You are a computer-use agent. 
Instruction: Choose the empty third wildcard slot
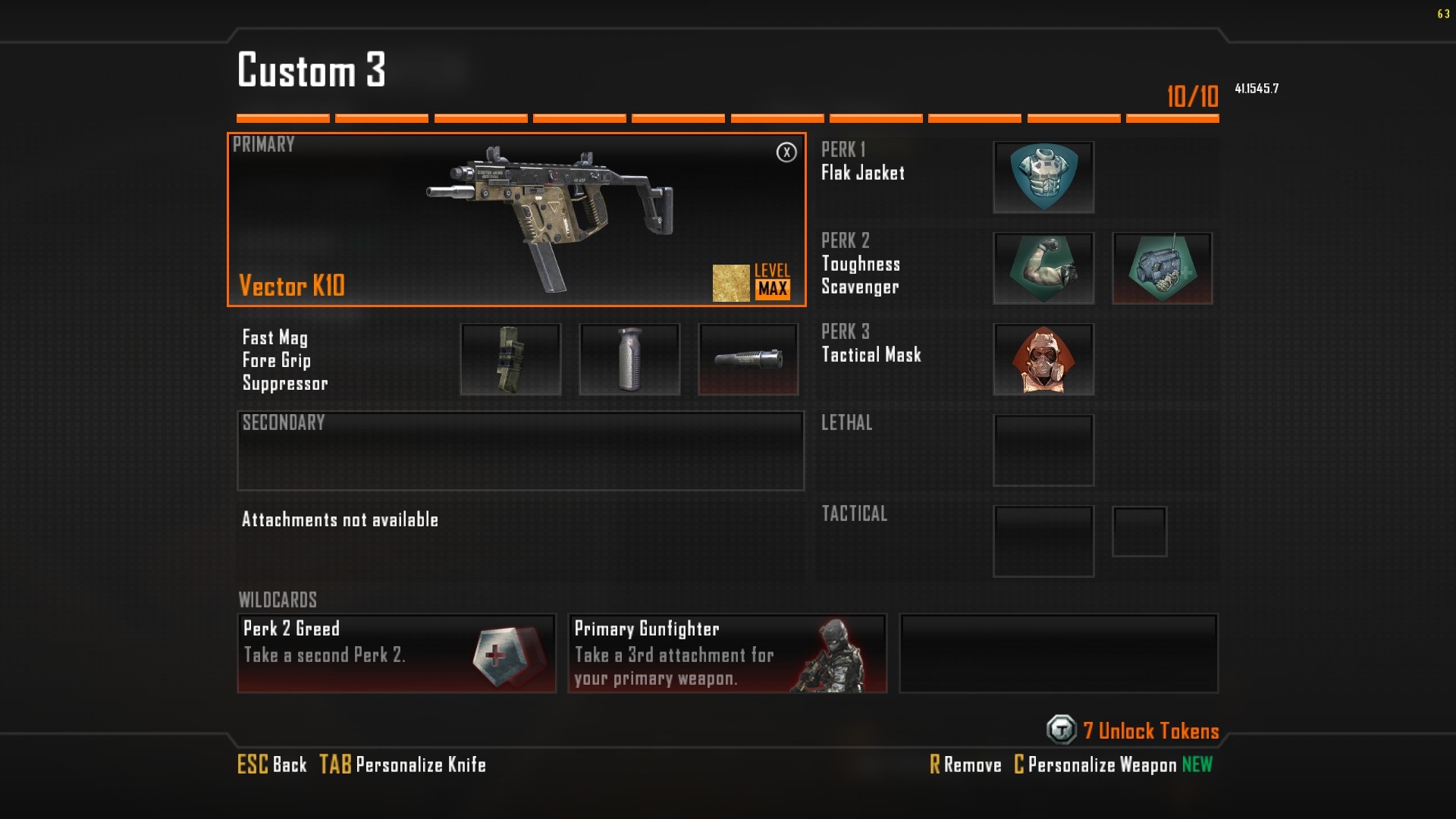[x=1059, y=653]
